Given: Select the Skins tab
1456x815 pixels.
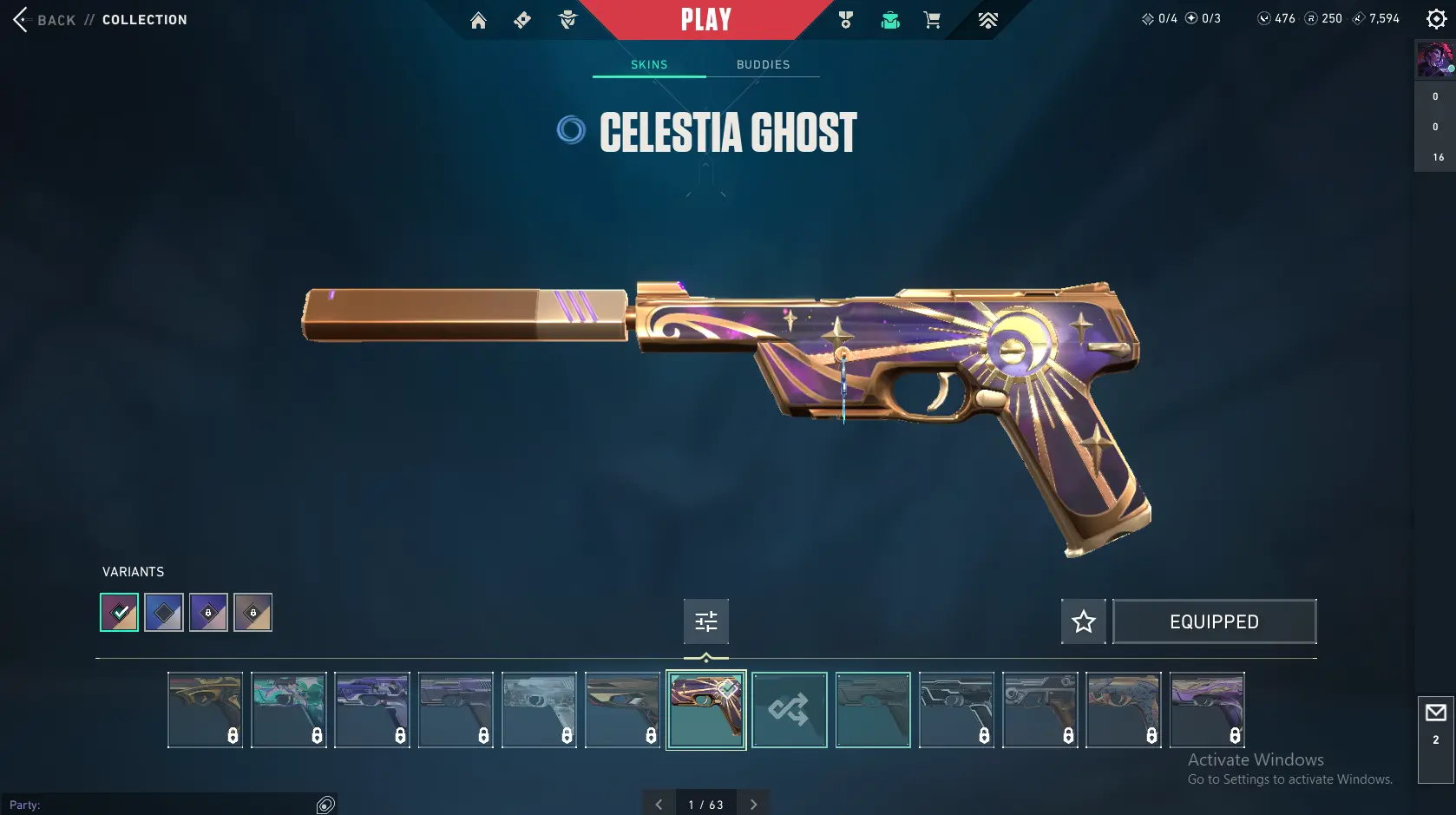Looking at the screenshot, I should click(649, 64).
